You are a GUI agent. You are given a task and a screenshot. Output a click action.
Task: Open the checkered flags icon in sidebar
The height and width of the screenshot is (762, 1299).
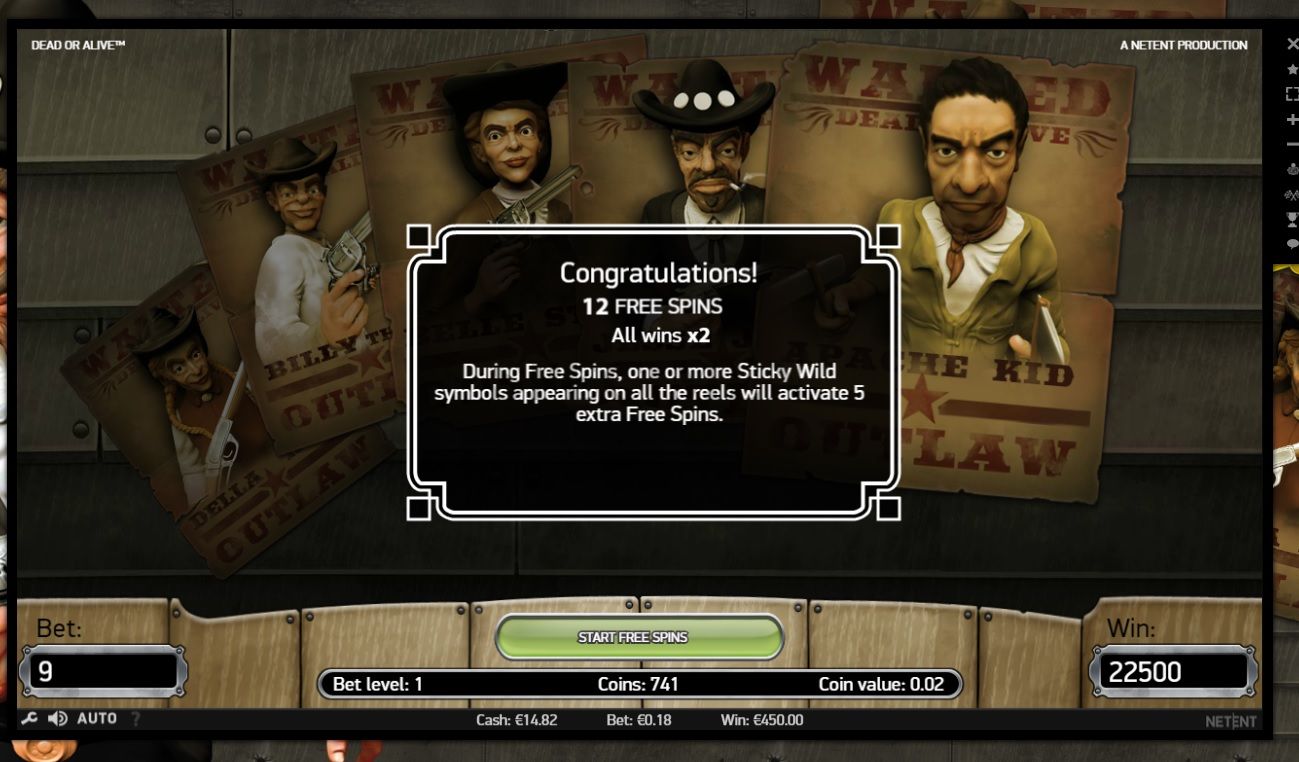1292,196
